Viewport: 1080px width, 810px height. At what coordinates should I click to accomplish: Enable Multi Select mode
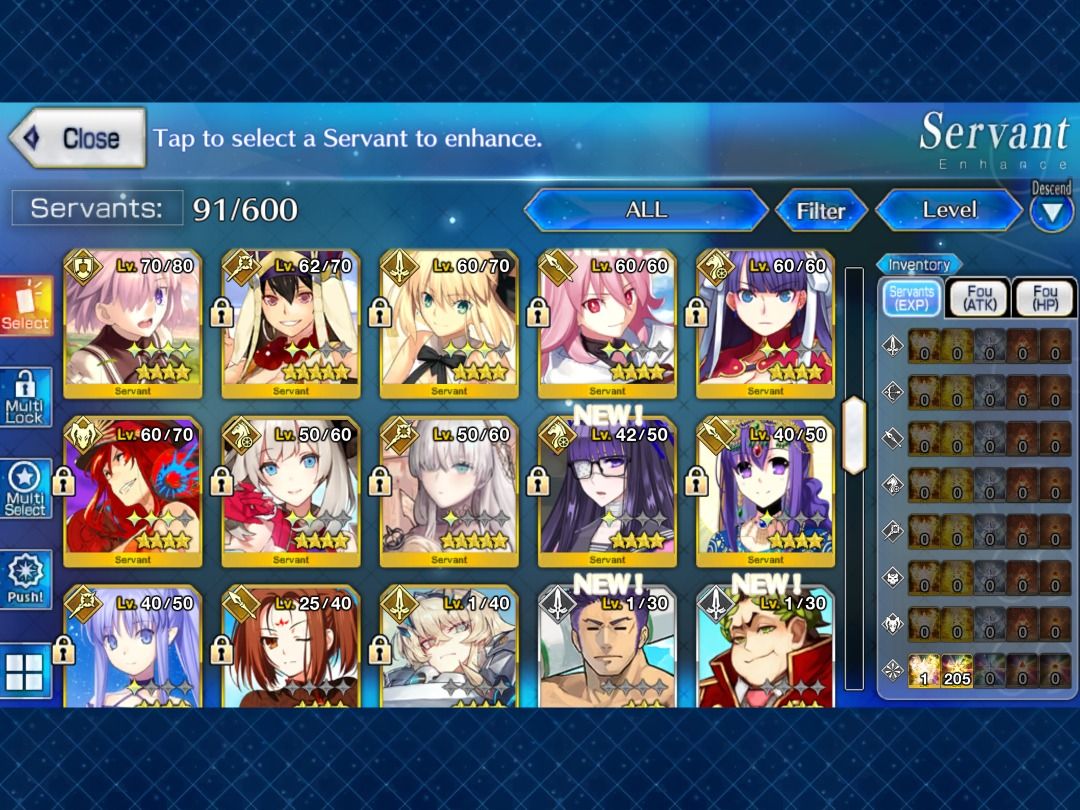[x=26, y=489]
